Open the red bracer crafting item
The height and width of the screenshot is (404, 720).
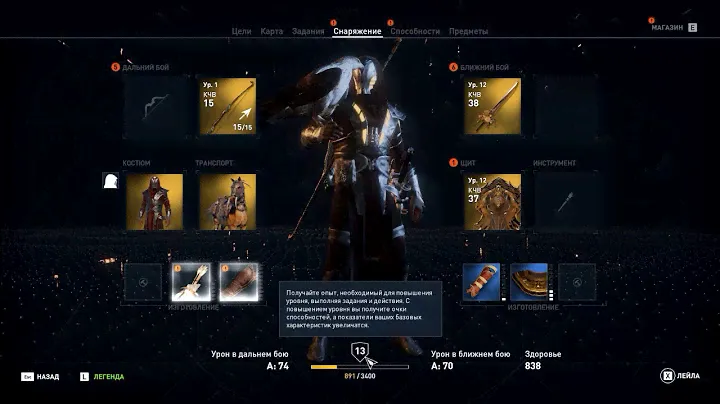click(x=481, y=282)
